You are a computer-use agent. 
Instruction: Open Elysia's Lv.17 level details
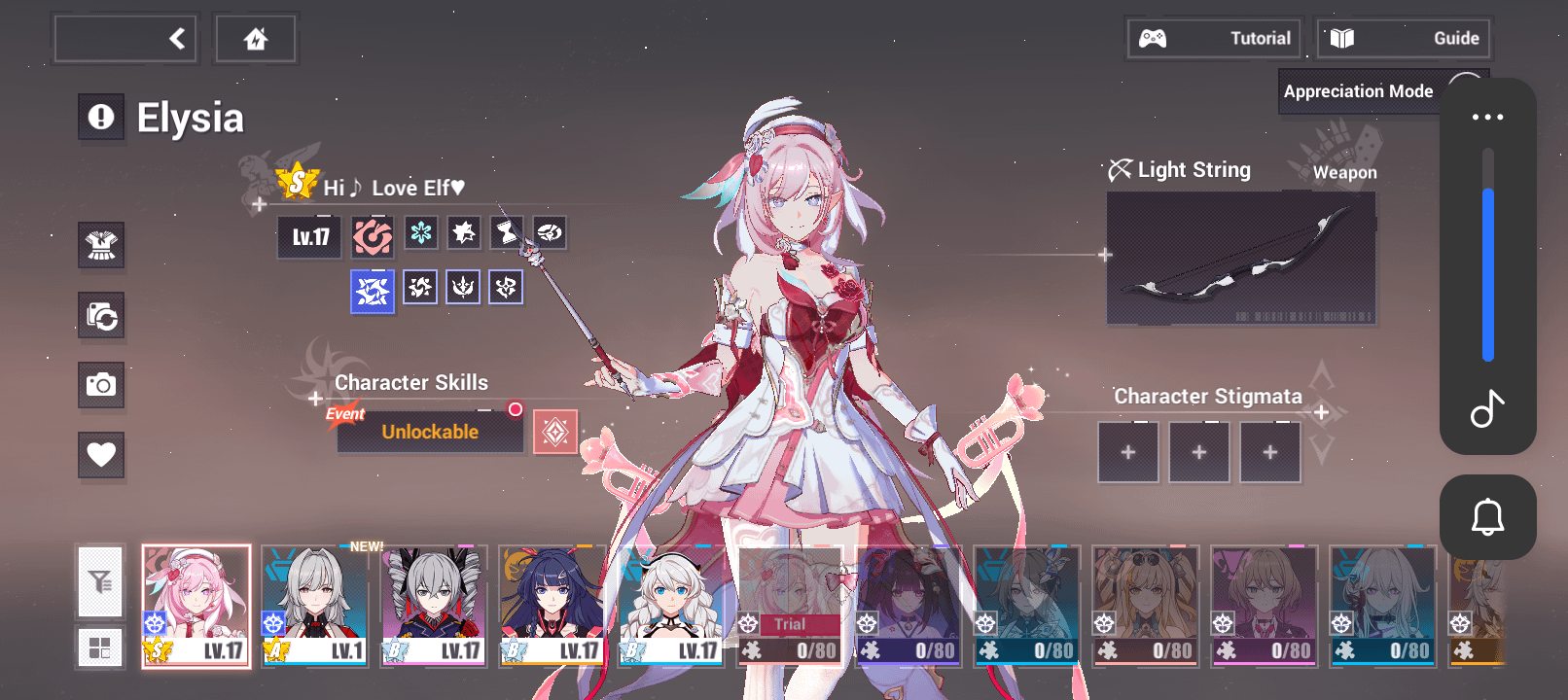pos(310,237)
